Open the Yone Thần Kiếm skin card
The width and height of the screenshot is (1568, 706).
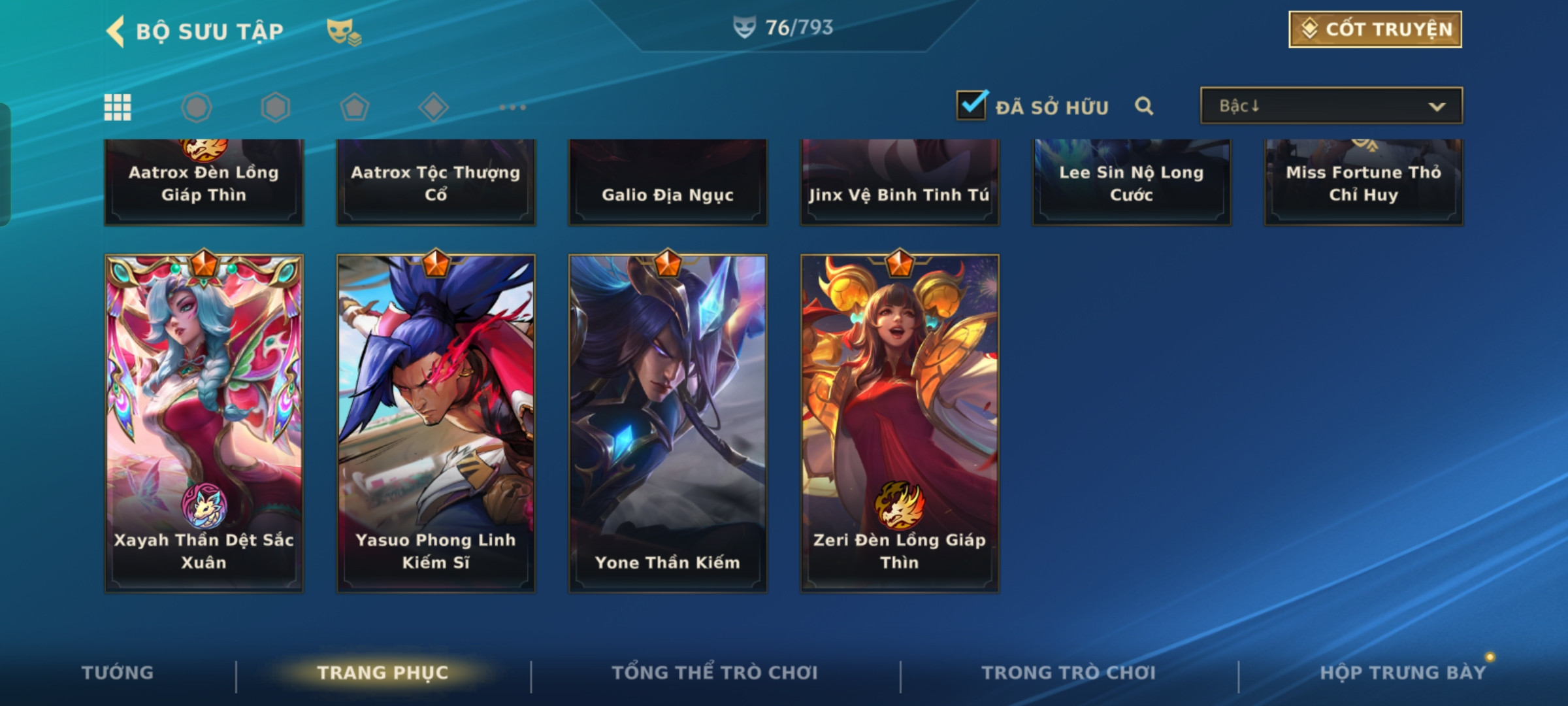coord(668,423)
